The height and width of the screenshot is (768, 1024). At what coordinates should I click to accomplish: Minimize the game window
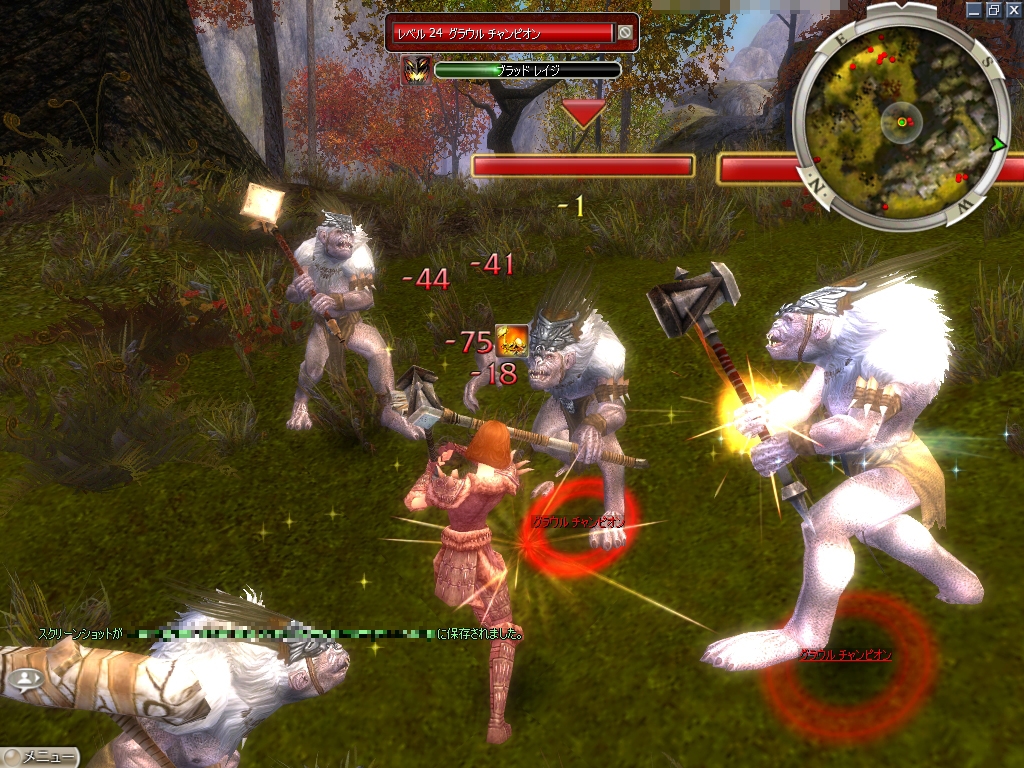975,9
